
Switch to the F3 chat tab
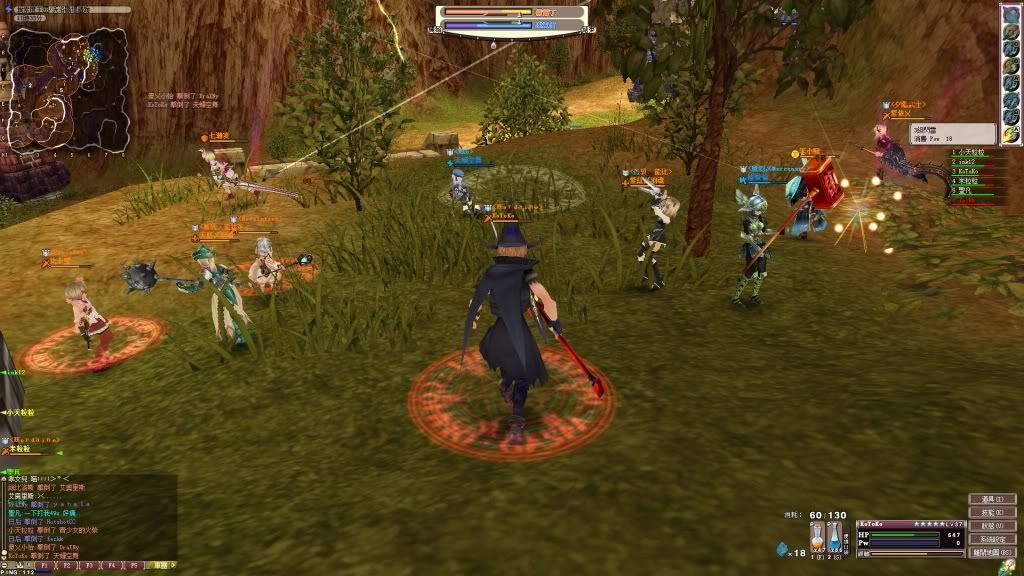point(89,565)
